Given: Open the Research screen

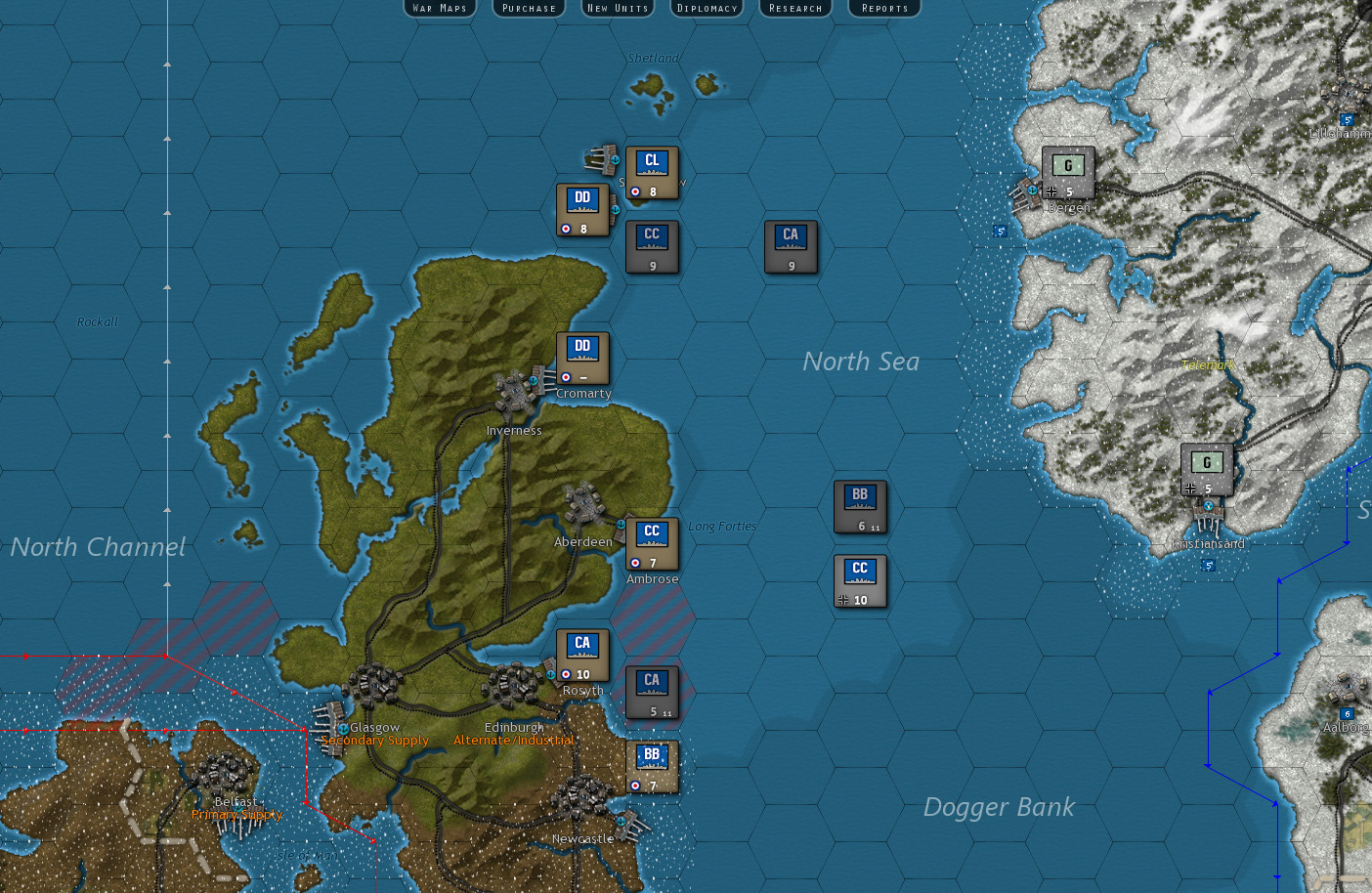Looking at the screenshot, I should click(x=794, y=9).
